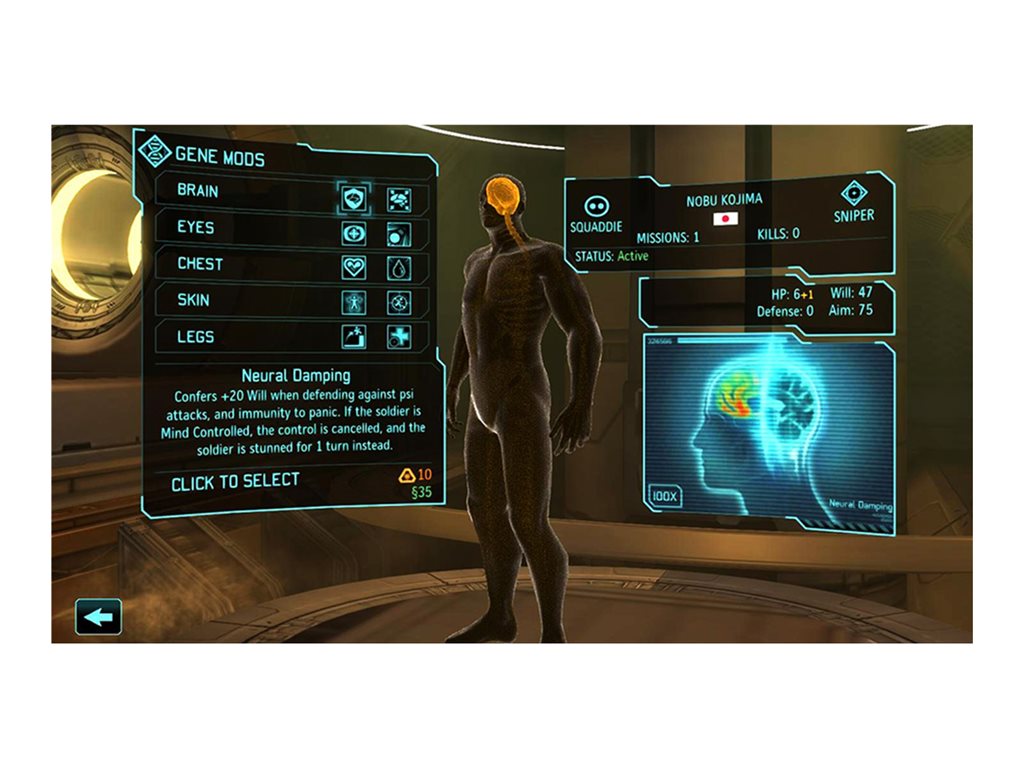Click the Chest category row label
1024x768 pixels.
coord(200,264)
